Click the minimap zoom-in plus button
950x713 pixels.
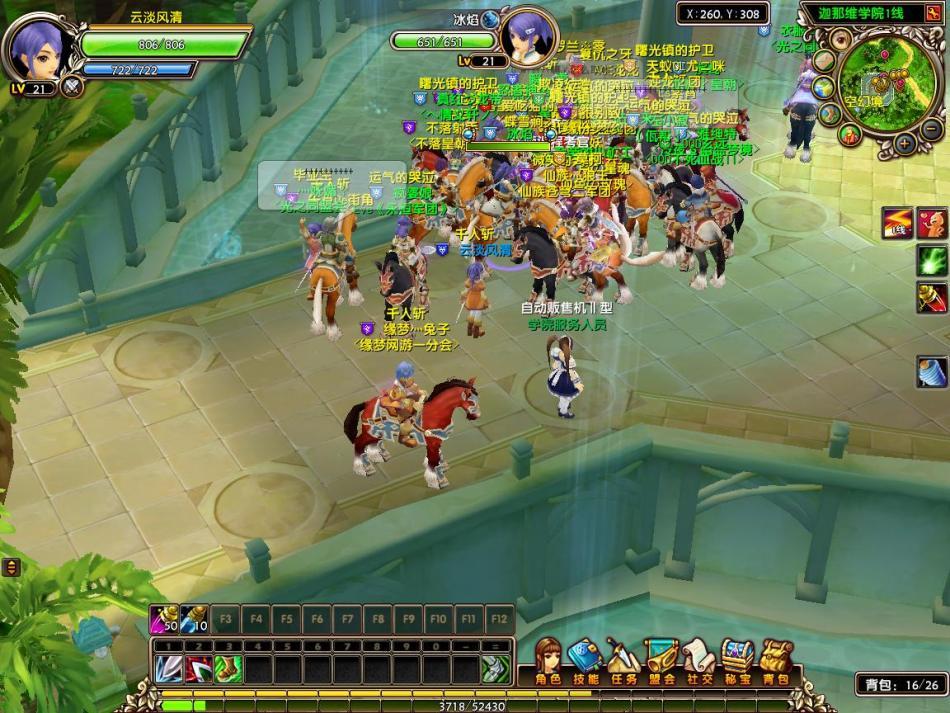tap(905, 142)
